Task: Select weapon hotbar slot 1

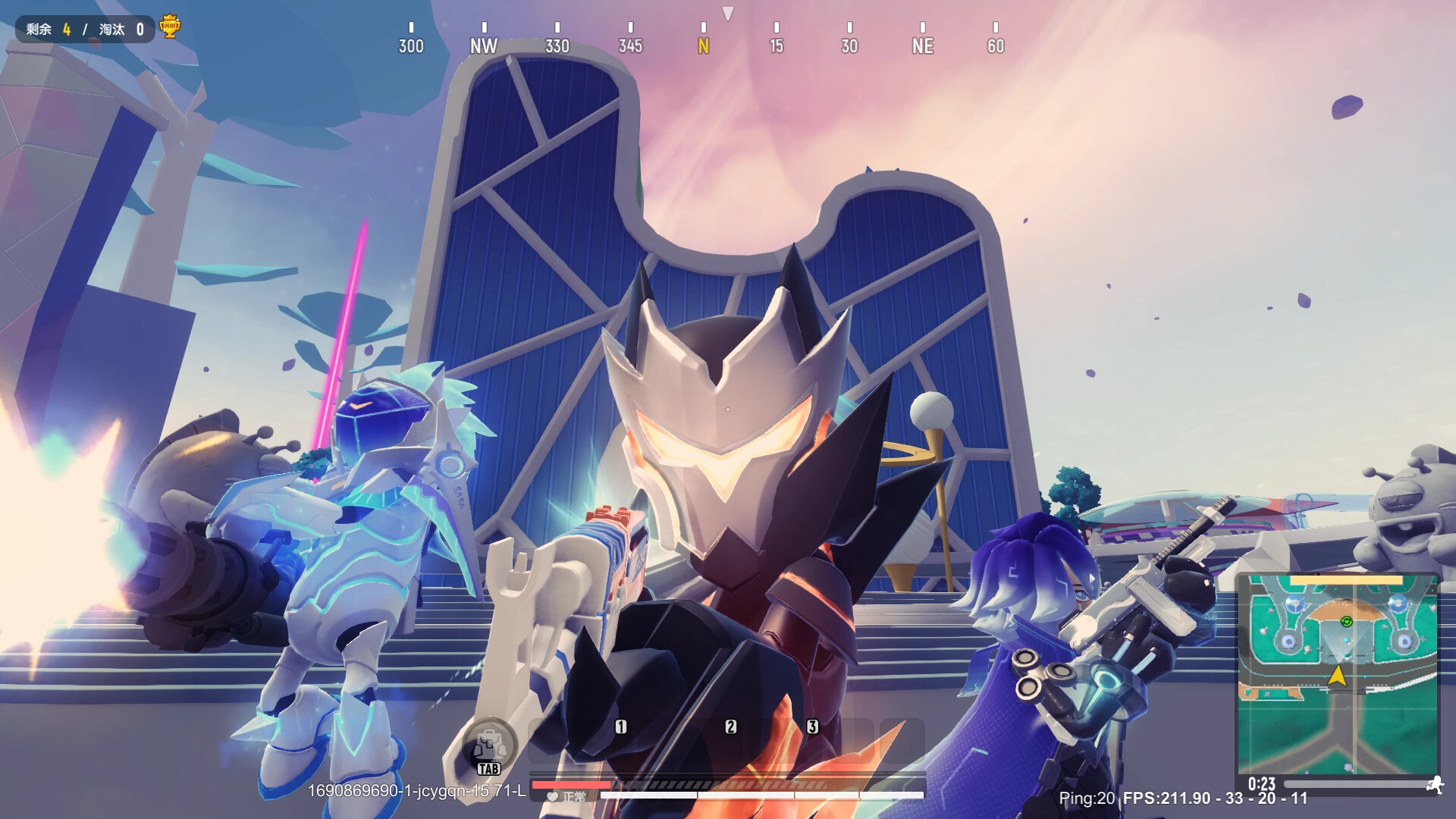Action: pos(621,726)
